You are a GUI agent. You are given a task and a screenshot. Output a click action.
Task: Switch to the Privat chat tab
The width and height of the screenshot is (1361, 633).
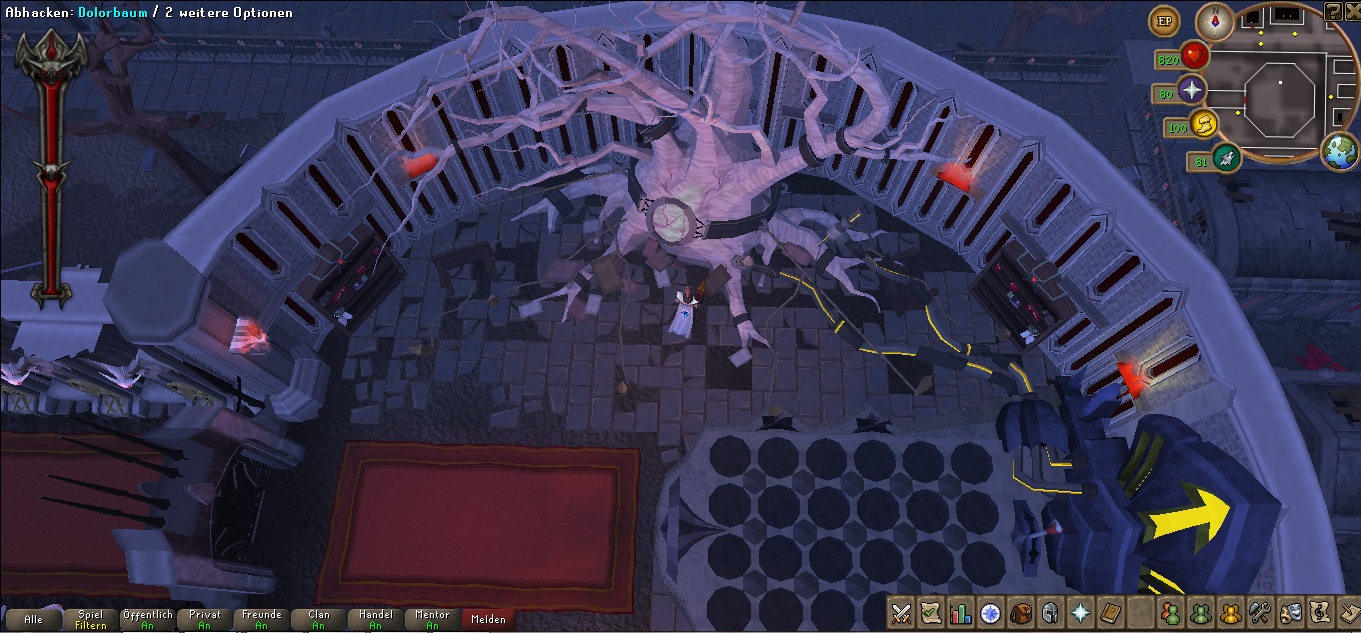(x=204, y=619)
